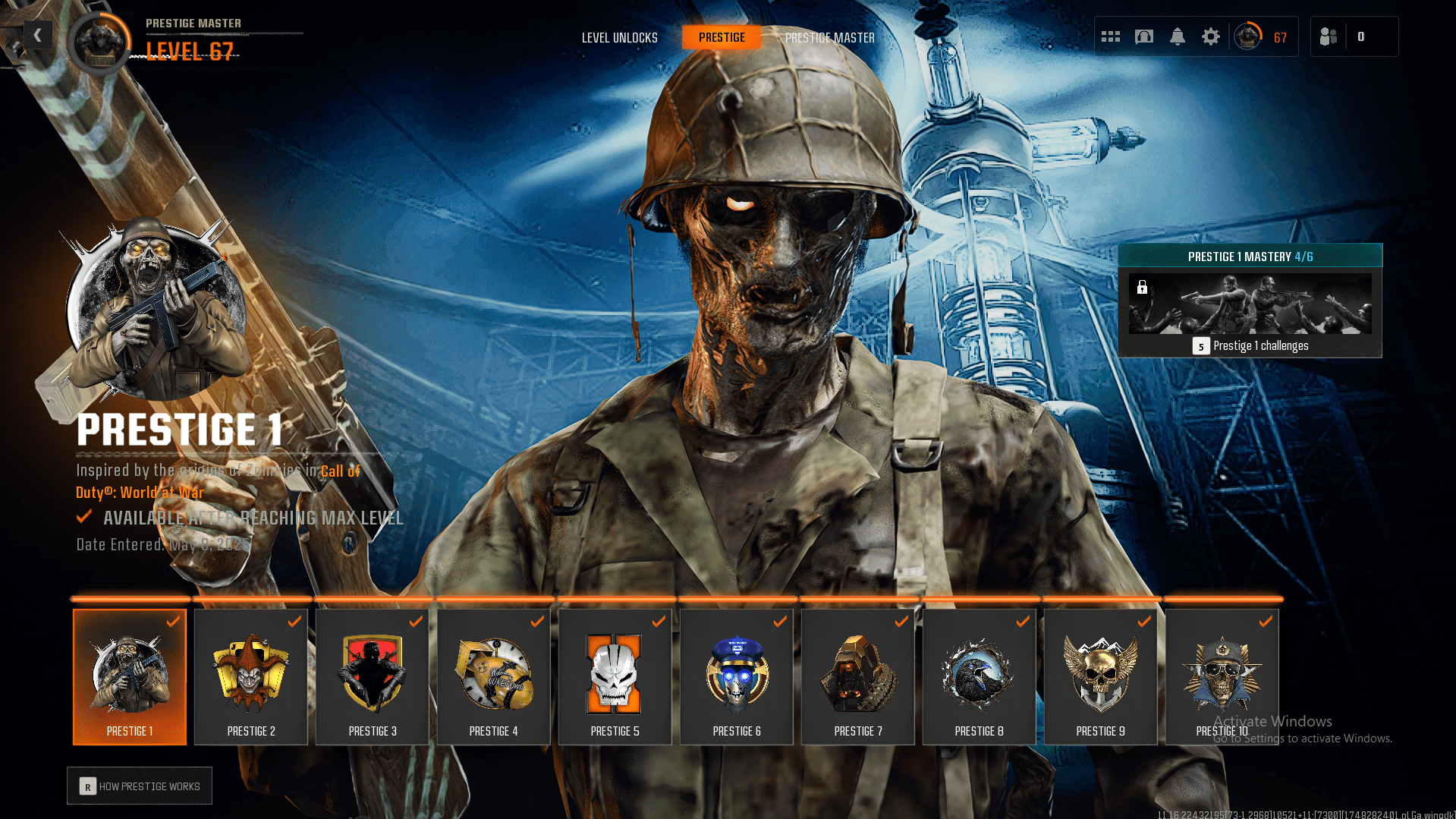Click the checkmark on the Prestige 3 tile
Image resolution: width=1456 pixels, height=819 pixels.
416,620
